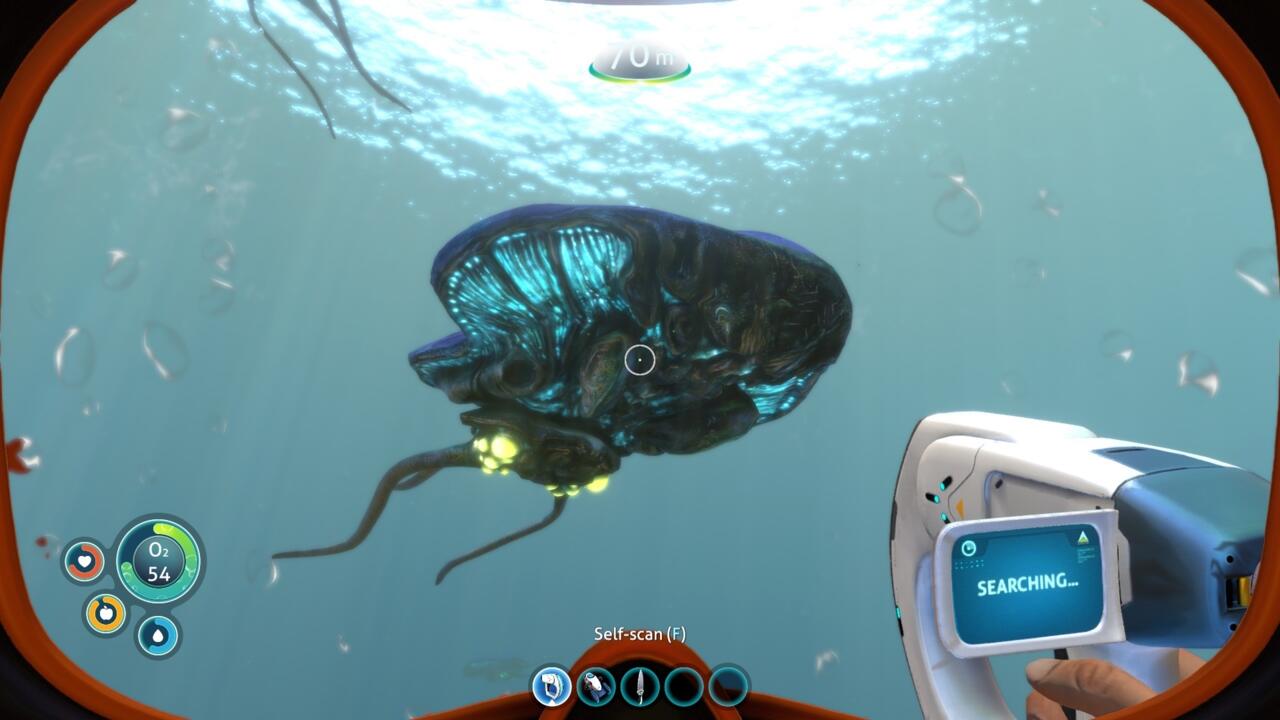Trigger the Self-scan (F) prompt
Image resolution: width=1280 pixels, height=720 pixels.
coord(640,632)
